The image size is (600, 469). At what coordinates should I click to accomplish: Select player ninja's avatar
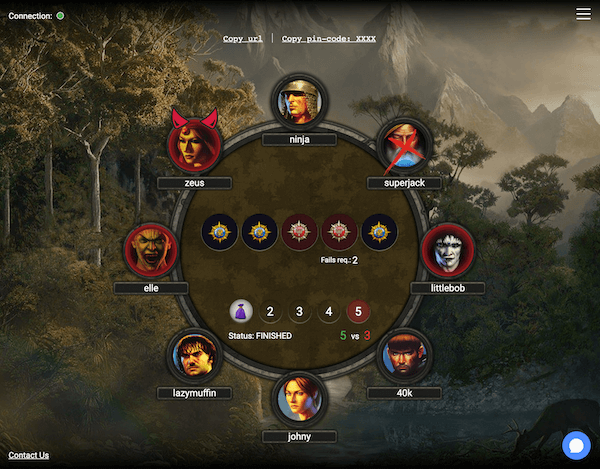(299, 102)
